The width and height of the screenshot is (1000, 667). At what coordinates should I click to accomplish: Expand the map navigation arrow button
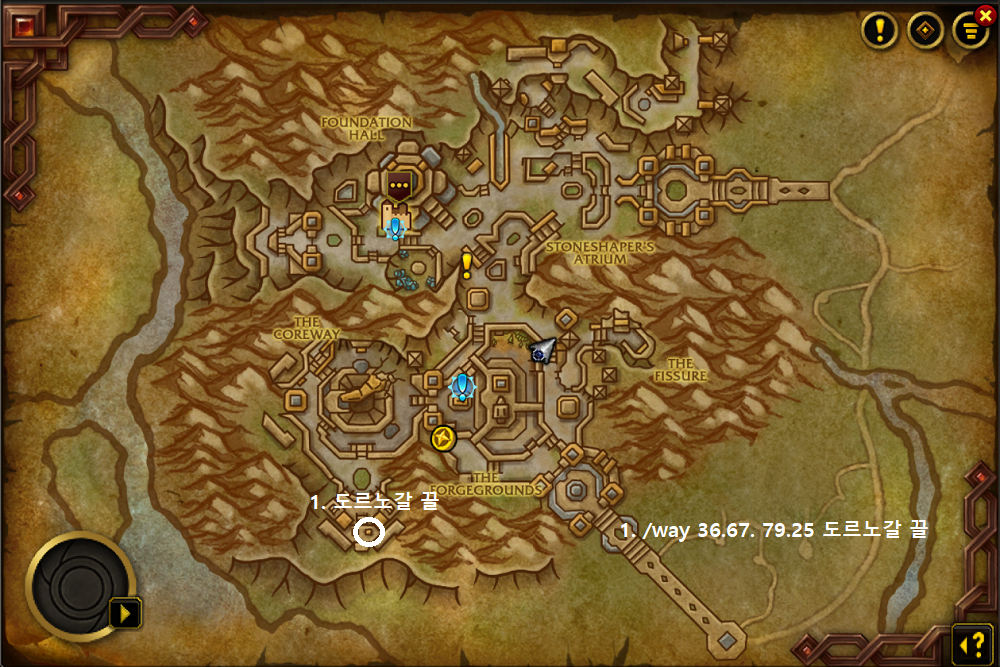pyautogui.click(x=128, y=612)
